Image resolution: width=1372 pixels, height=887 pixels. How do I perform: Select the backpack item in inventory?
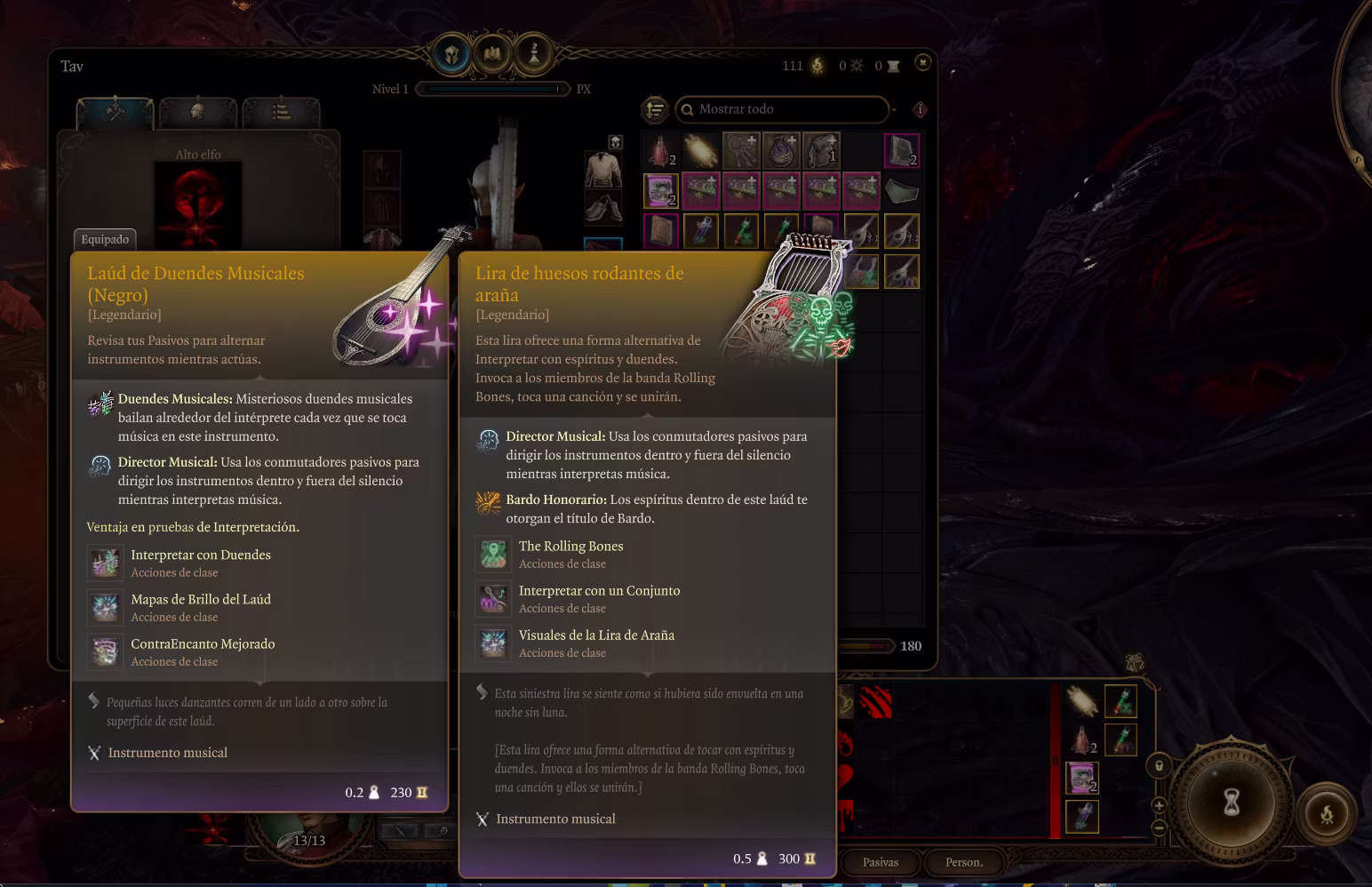[x=822, y=151]
